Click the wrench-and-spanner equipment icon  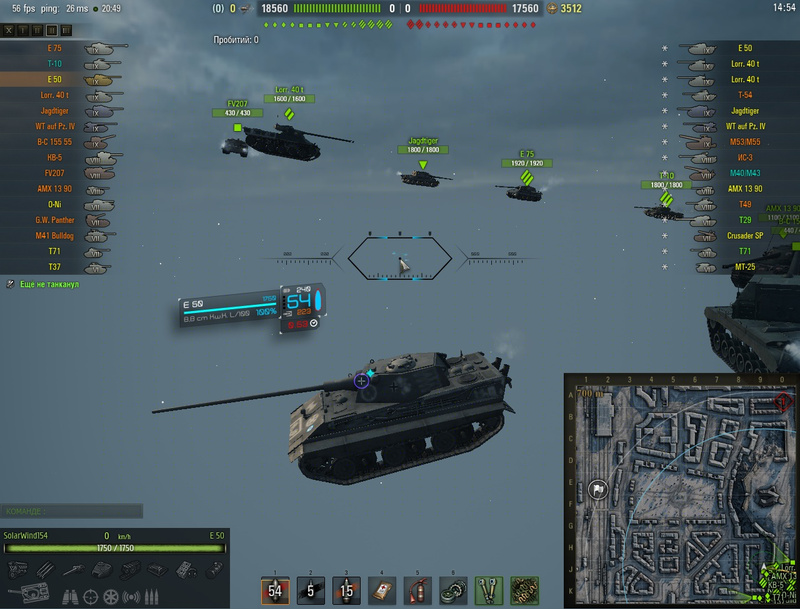[x=487, y=590]
